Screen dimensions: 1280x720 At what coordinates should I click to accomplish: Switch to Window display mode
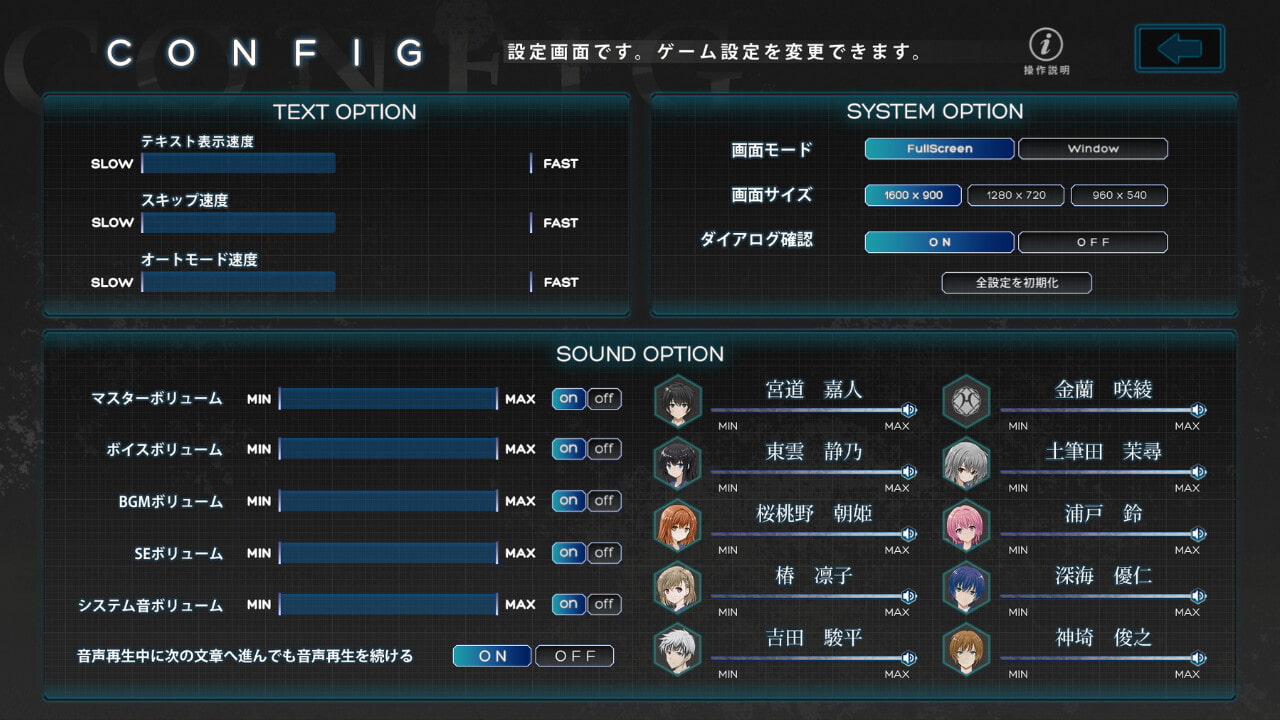[x=1092, y=149]
